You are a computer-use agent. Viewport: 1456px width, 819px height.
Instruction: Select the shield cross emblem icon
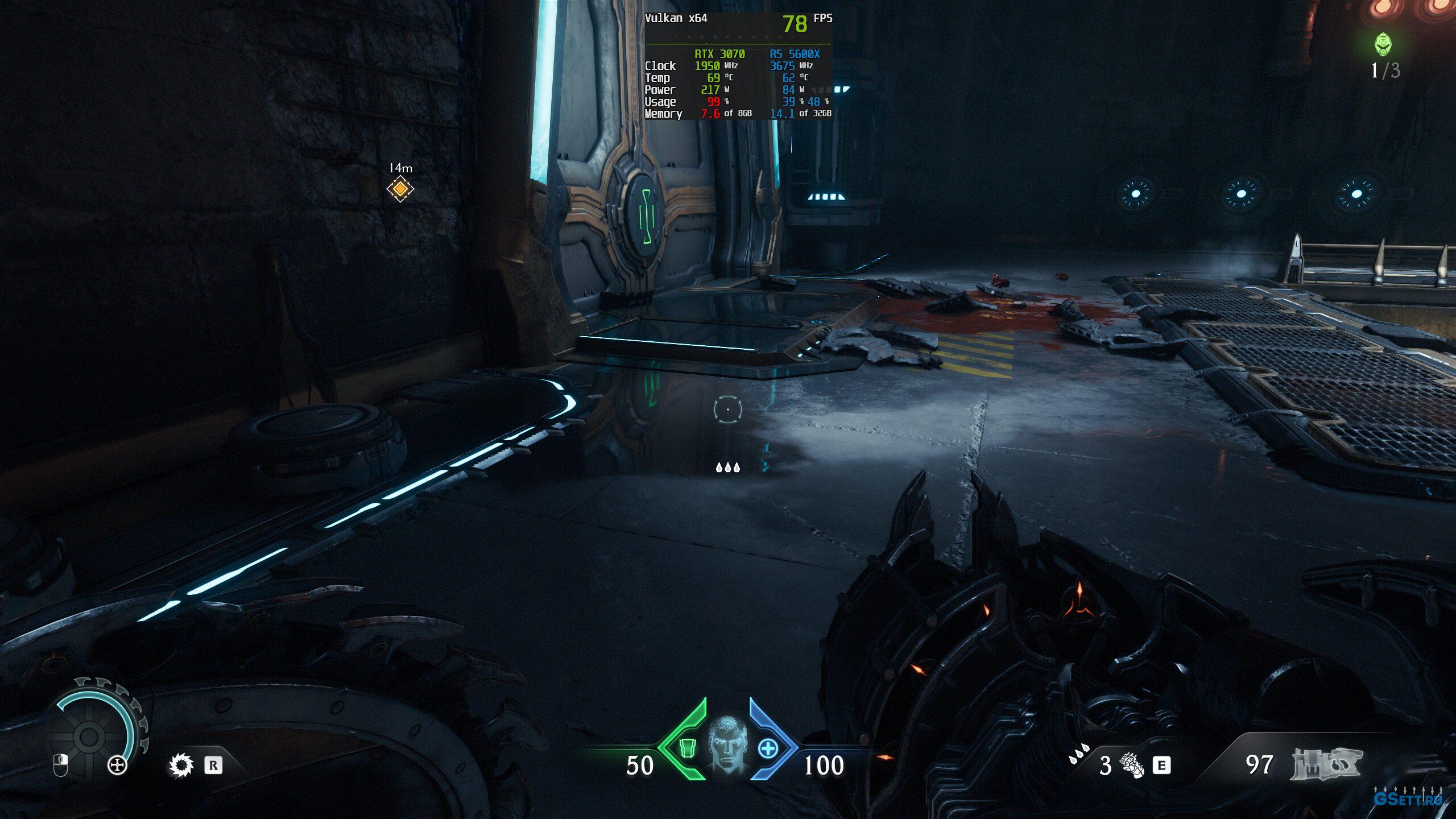[x=117, y=766]
